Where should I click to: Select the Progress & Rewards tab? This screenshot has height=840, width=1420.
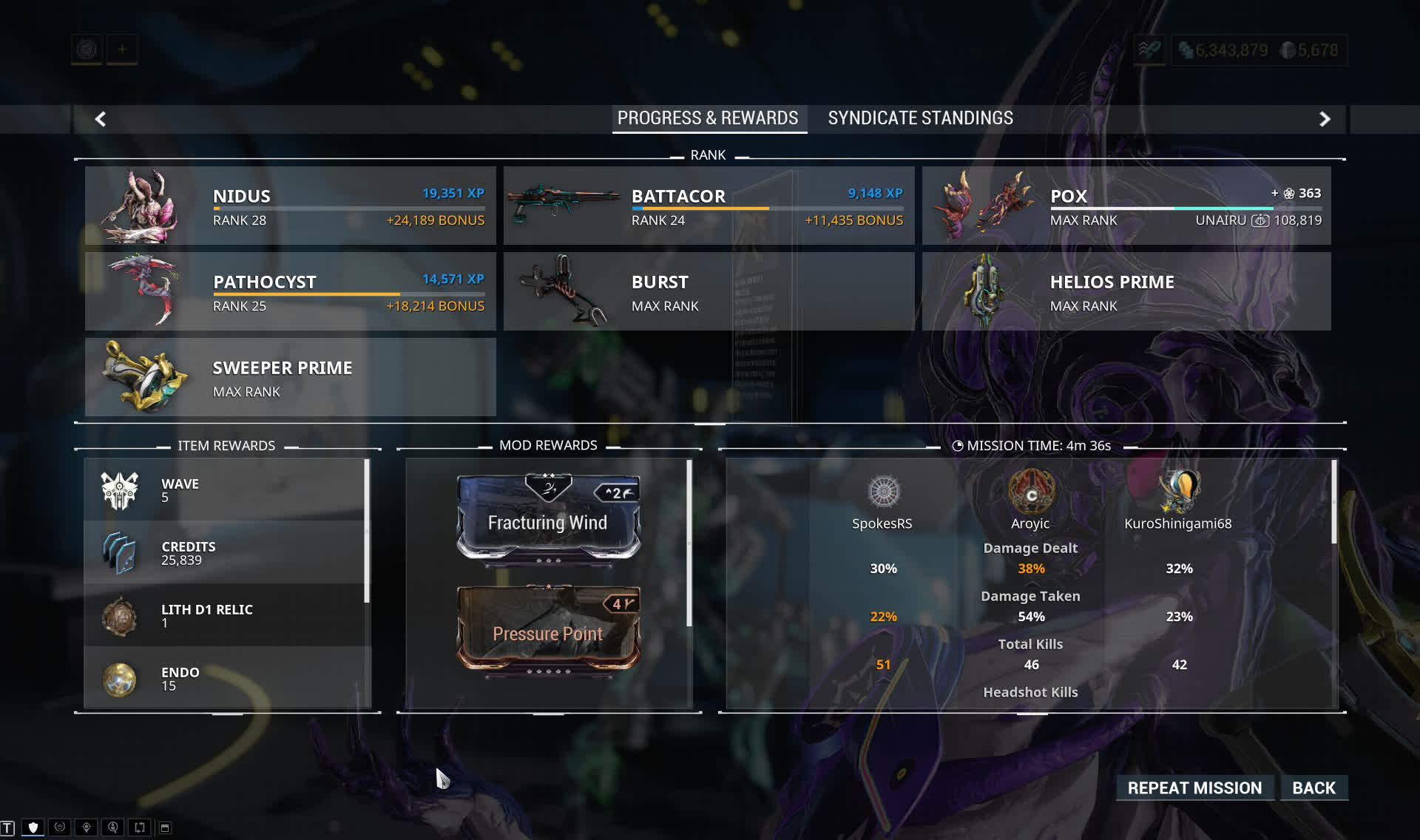(708, 118)
